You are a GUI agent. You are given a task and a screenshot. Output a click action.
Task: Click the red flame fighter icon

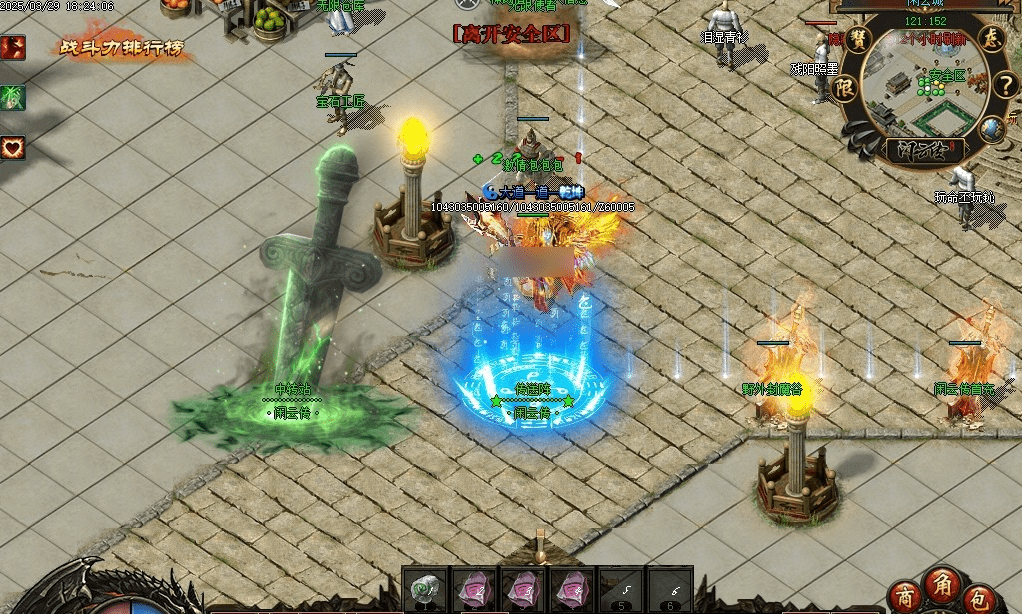pyautogui.click(x=13, y=47)
